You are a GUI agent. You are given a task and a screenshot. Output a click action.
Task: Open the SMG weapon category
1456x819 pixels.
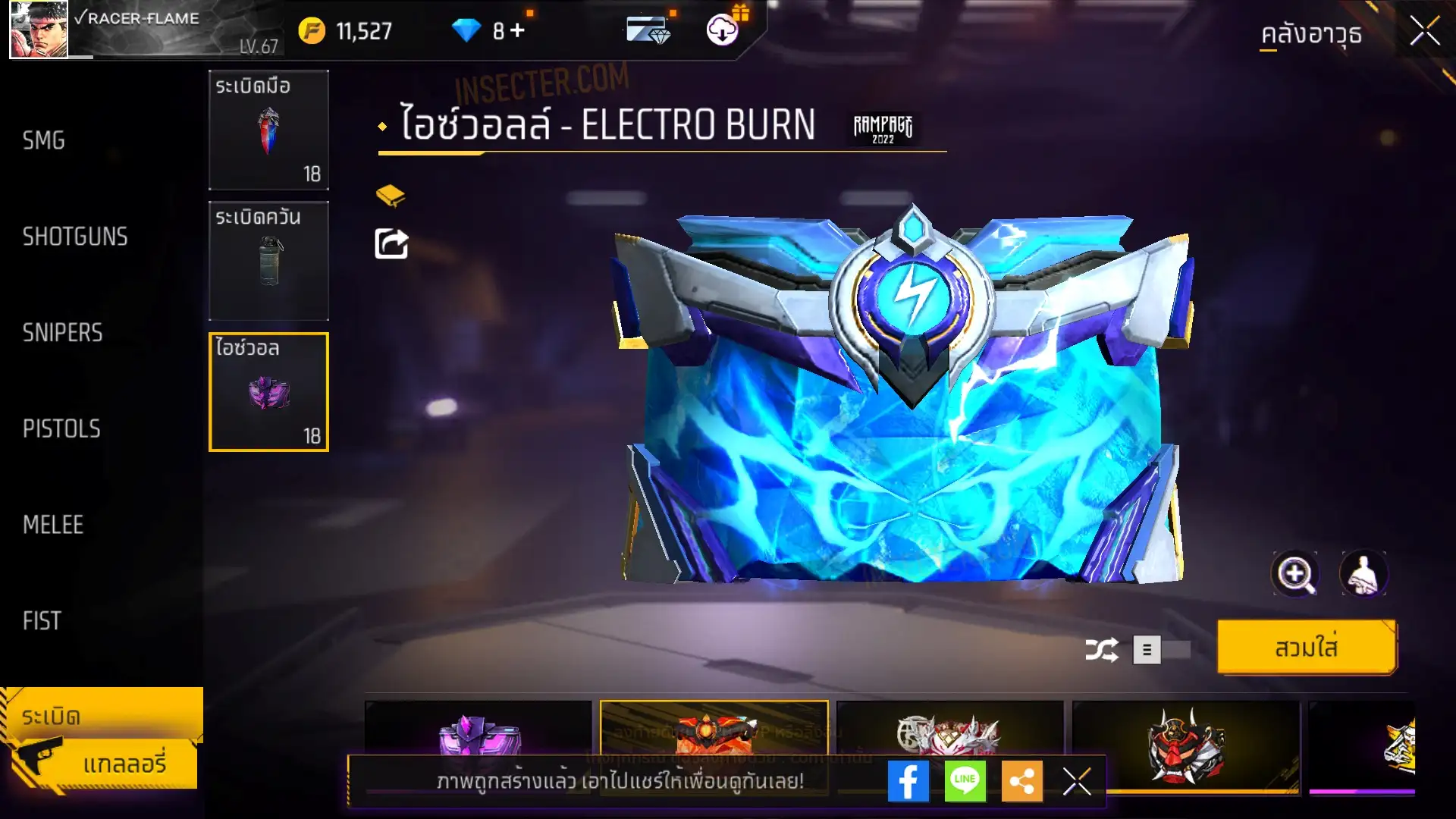[x=44, y=140]
